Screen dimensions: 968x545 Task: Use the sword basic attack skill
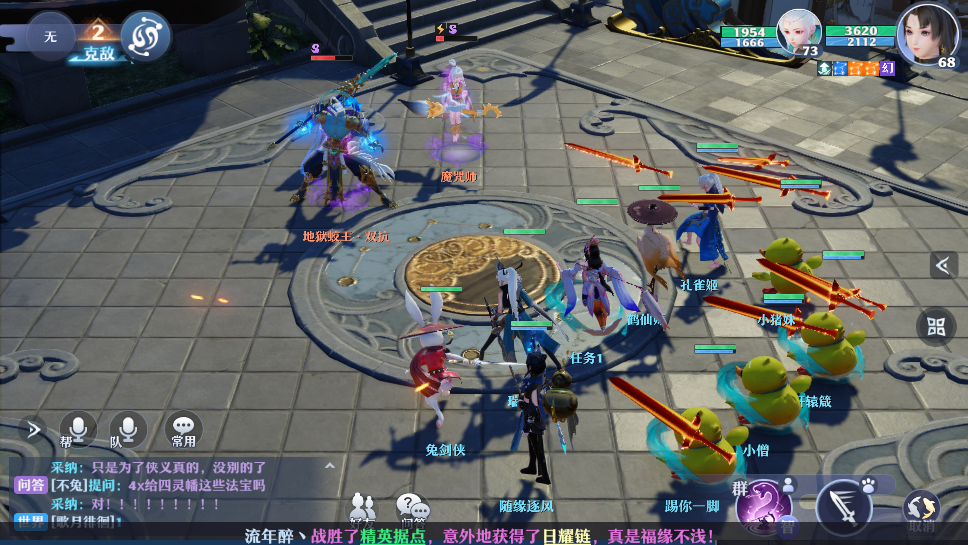click(844, 506)
